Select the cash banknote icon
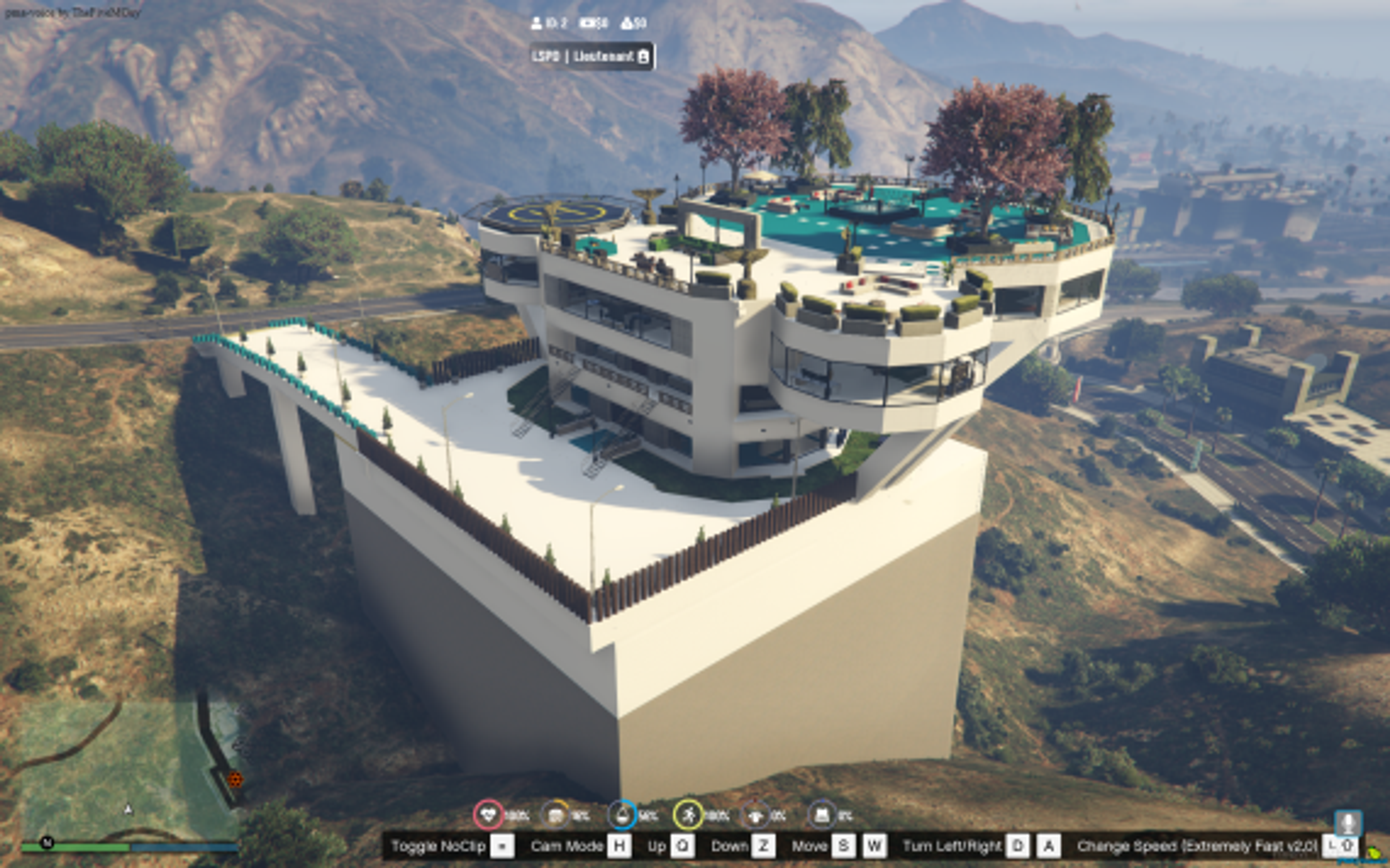 pos(587,23)
